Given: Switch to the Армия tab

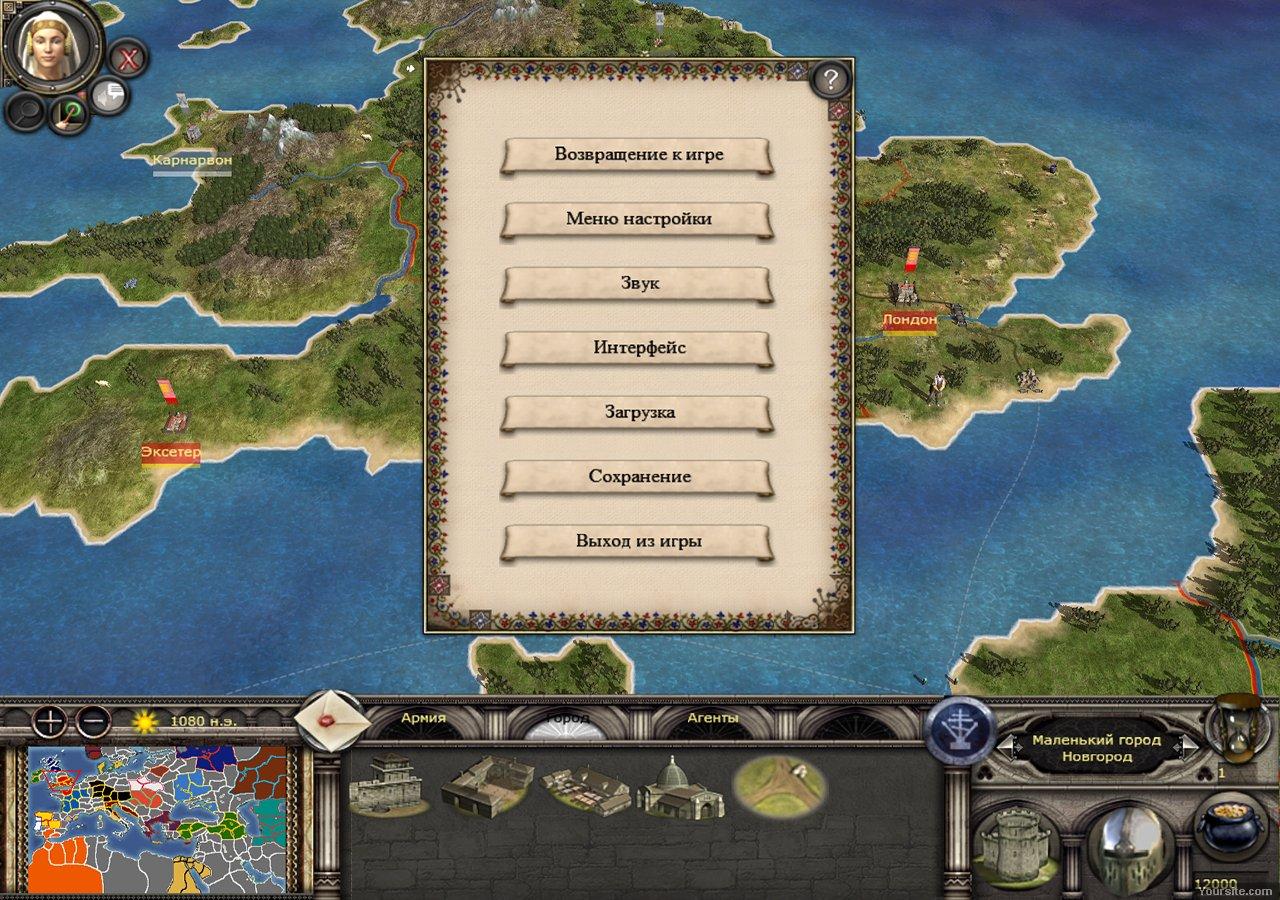Looking at the screenshot, I should pyautogui.click(x=427, y=719).
